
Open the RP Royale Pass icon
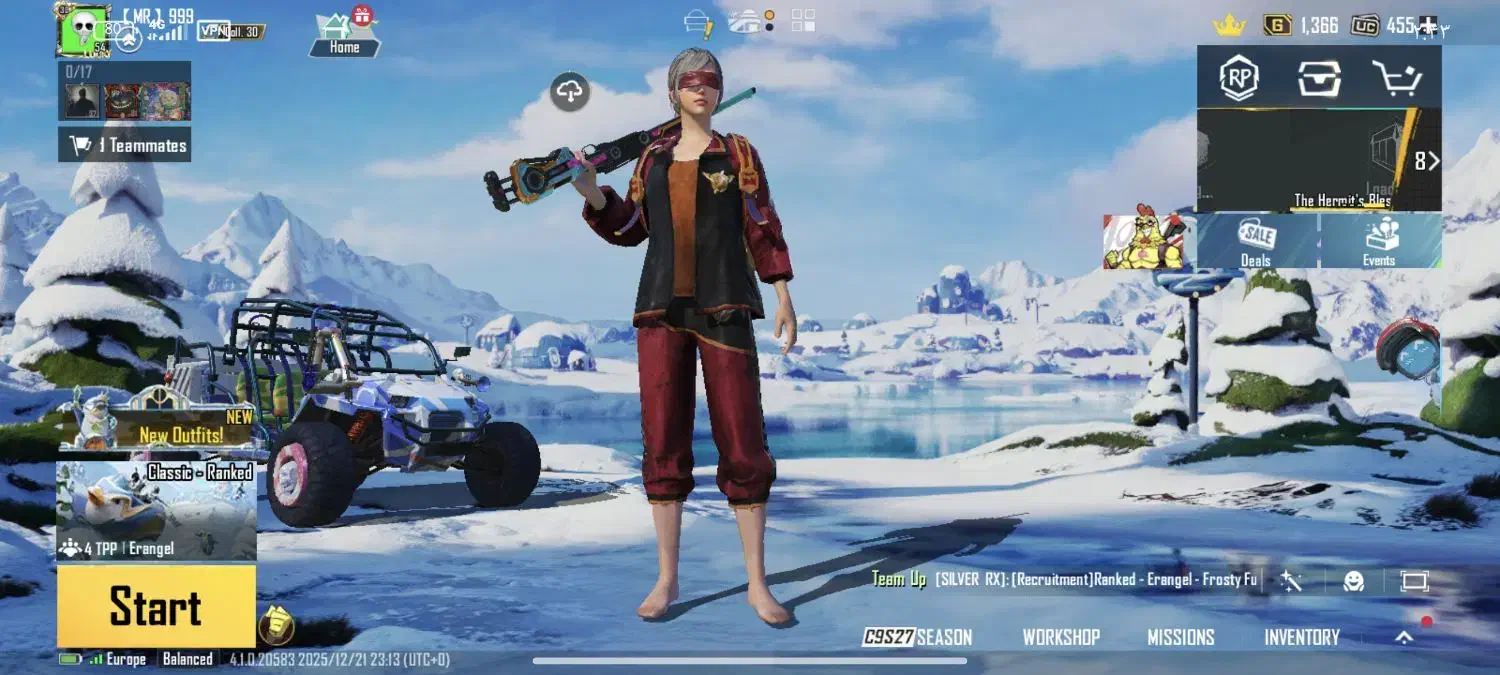(1239, 78)
